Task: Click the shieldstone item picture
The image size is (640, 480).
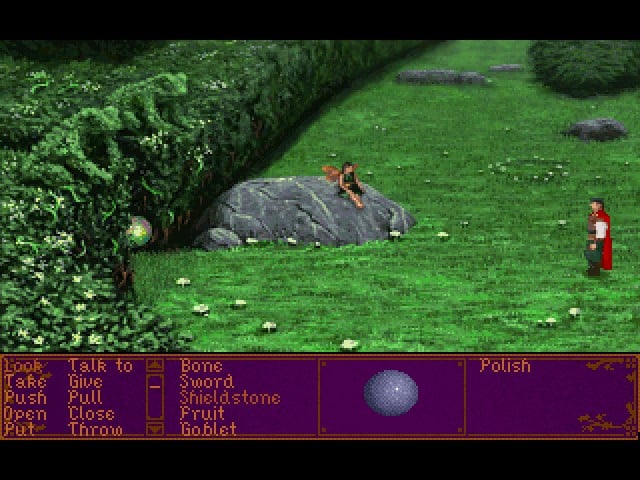Action: [x=390, y=392]
